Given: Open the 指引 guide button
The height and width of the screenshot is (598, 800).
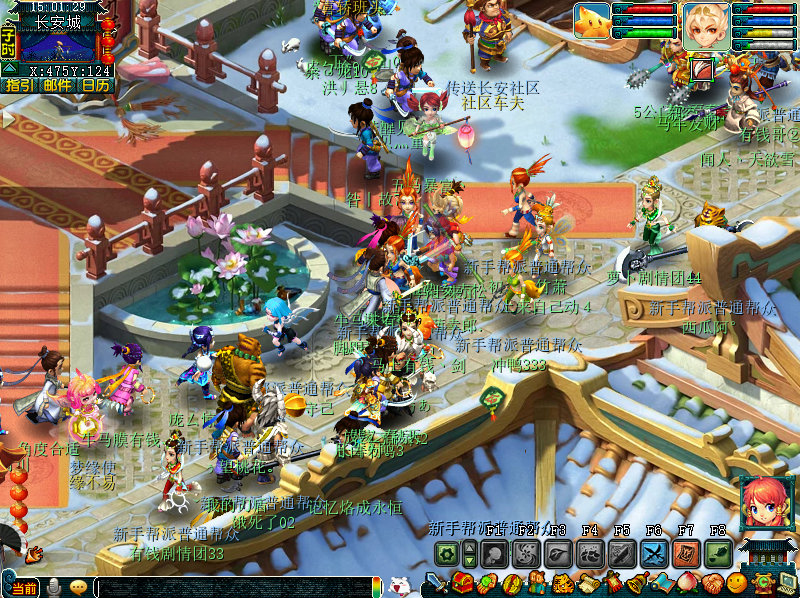Looking at the screenshot, I should tap(18, 86).
